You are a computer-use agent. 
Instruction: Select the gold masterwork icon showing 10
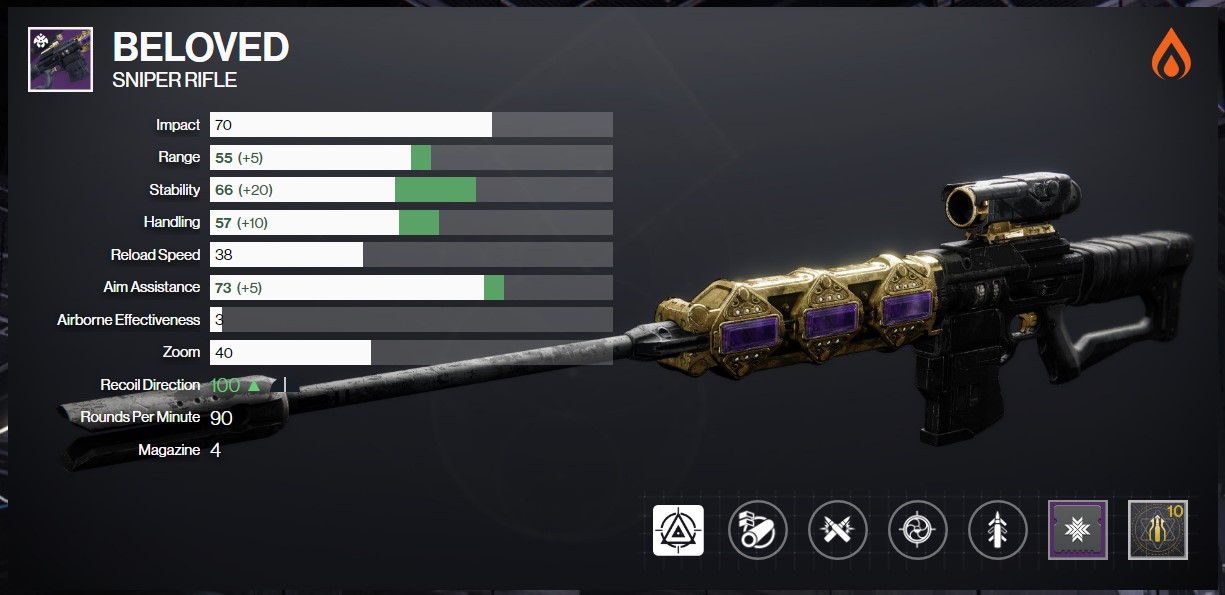pyautogui.click(x=1157, y=530)
